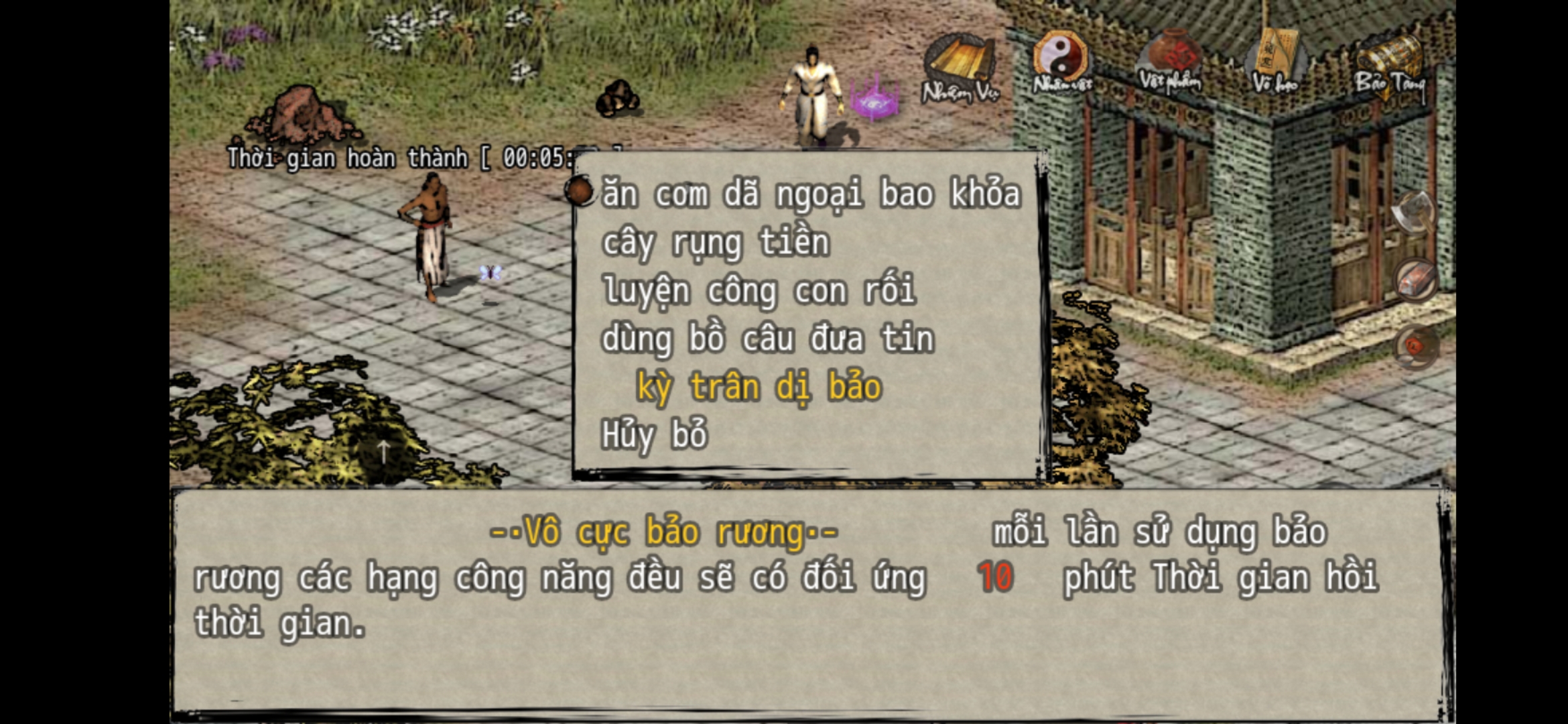1568x724 pixels.
Task: Tap the axe icon on the right edge
Action: tap(1414, 212)
